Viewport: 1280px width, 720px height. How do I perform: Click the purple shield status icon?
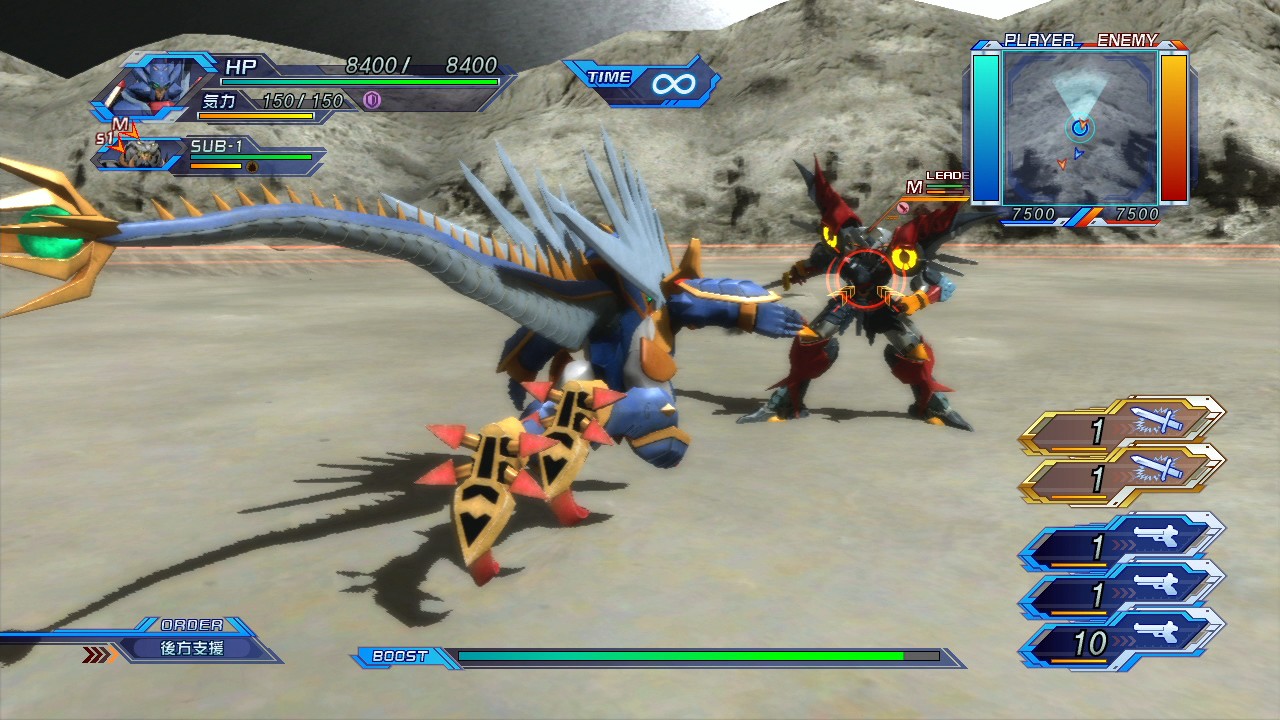click(372, 100)
